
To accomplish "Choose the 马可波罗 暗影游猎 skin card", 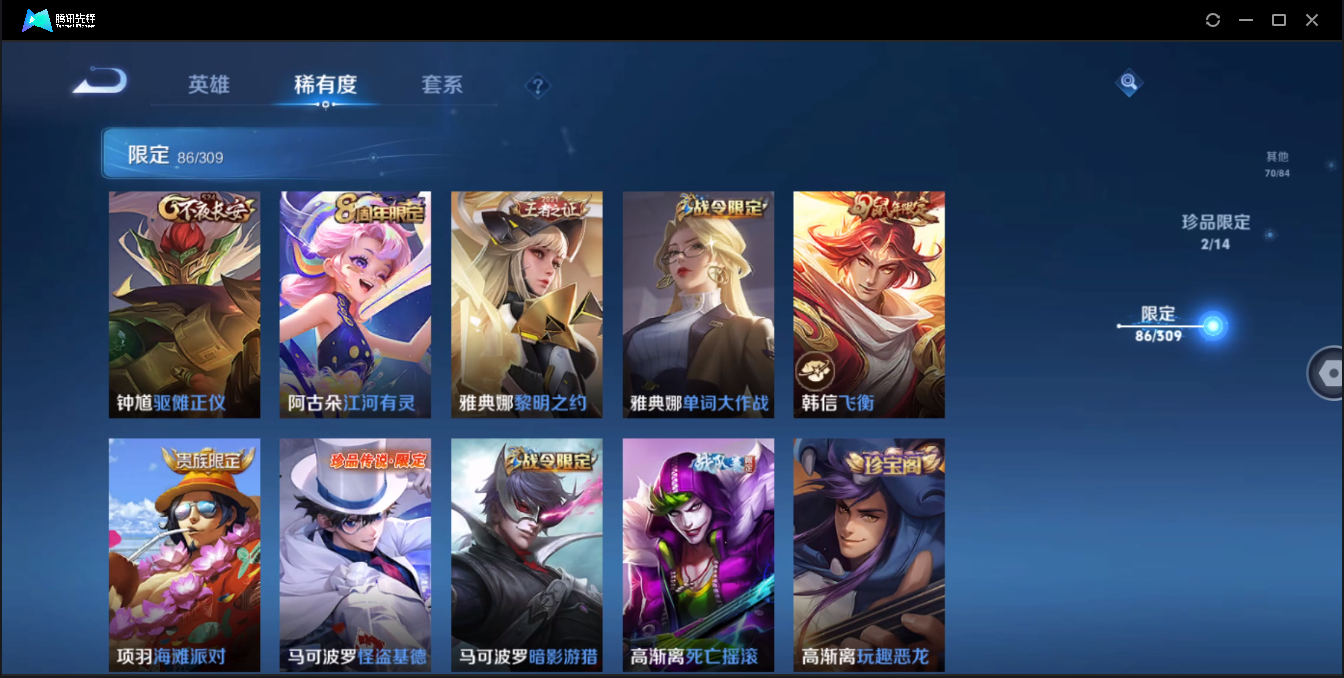I will 526,554.
